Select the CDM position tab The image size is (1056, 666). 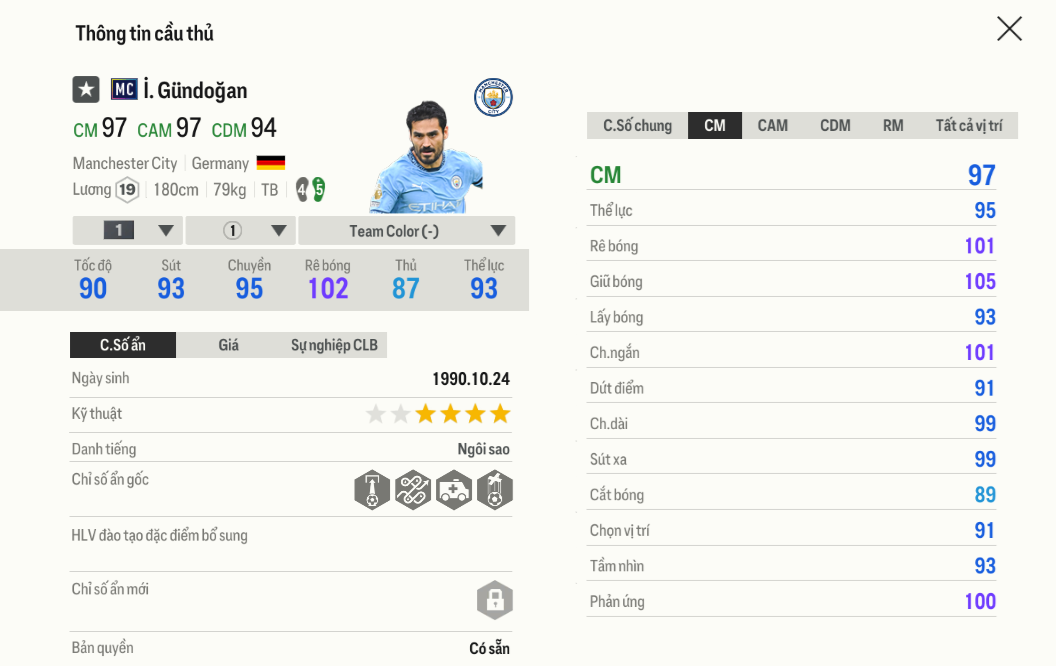pyautogui.click(x=835, y=126)
